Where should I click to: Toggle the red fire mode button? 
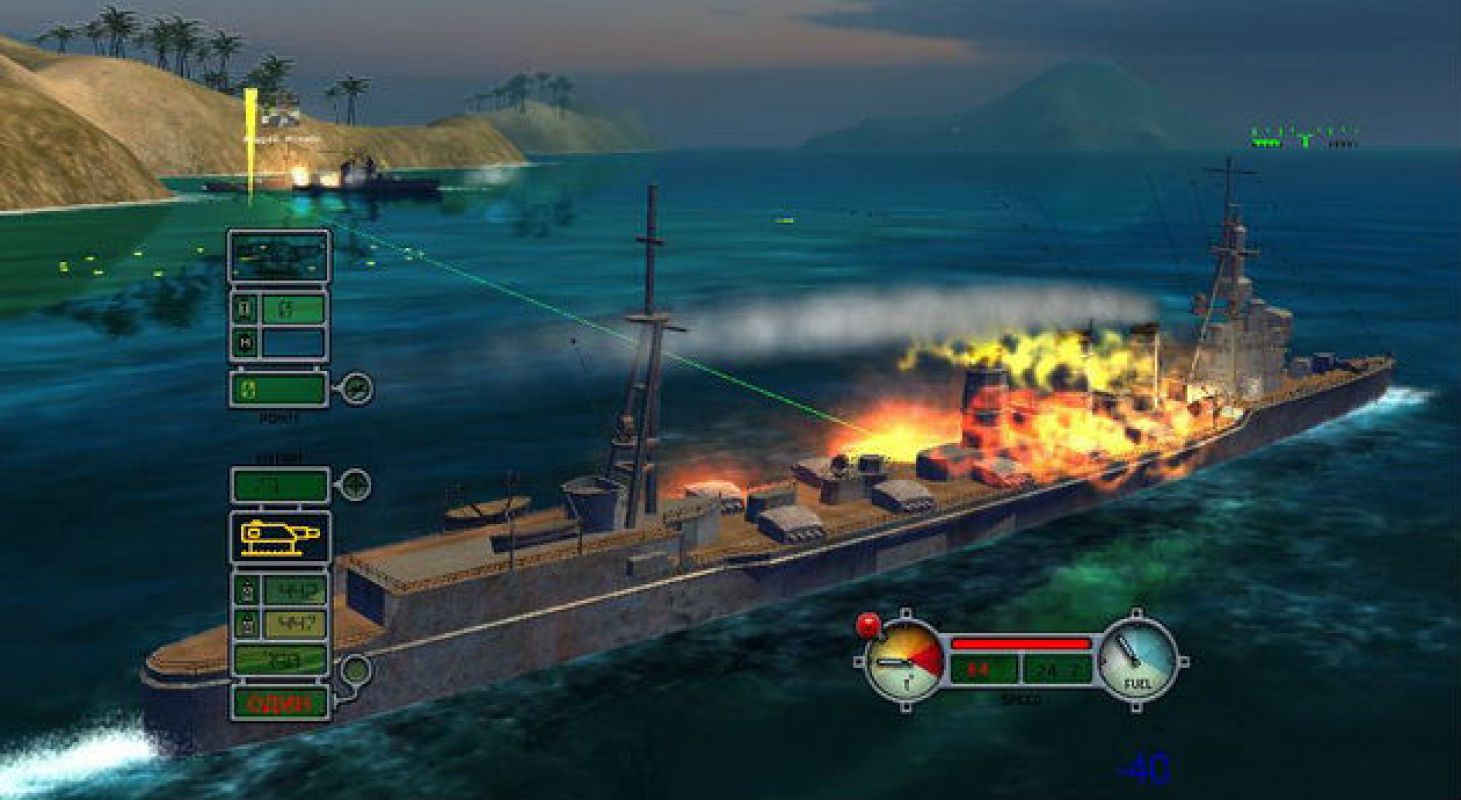(280, 702)
